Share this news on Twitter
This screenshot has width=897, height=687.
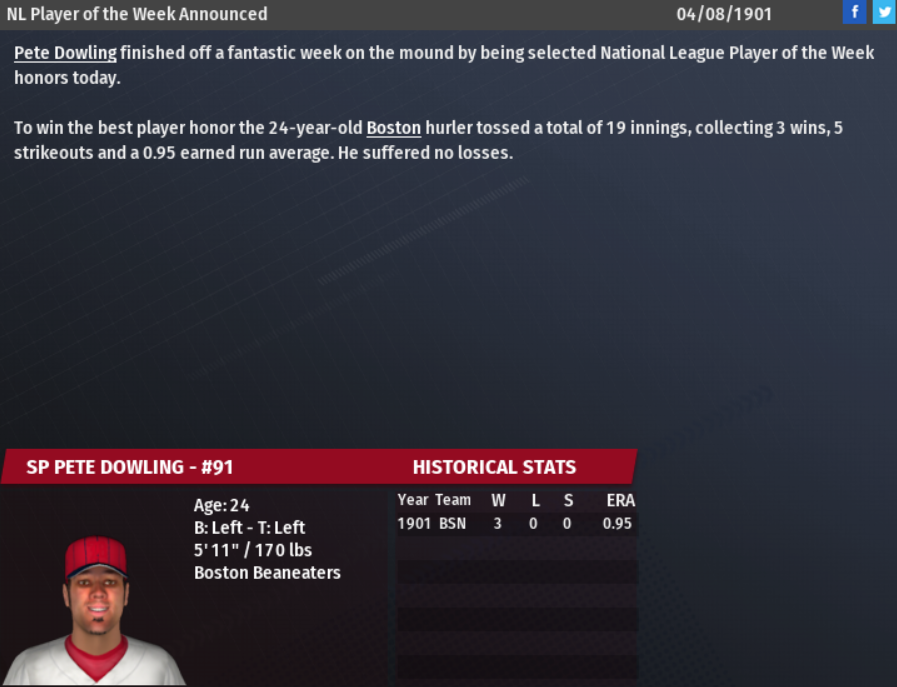point(883,13)
